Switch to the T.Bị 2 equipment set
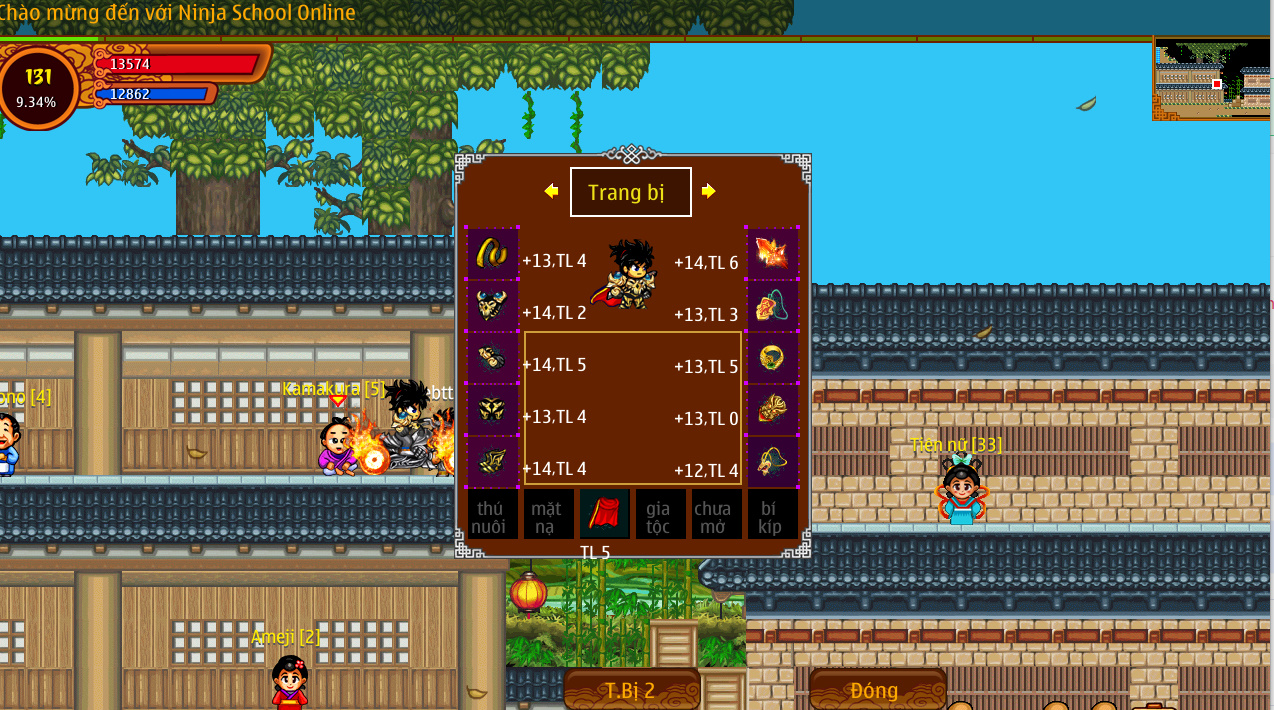Screen dimensions: 1274x710 coord(631,690)
